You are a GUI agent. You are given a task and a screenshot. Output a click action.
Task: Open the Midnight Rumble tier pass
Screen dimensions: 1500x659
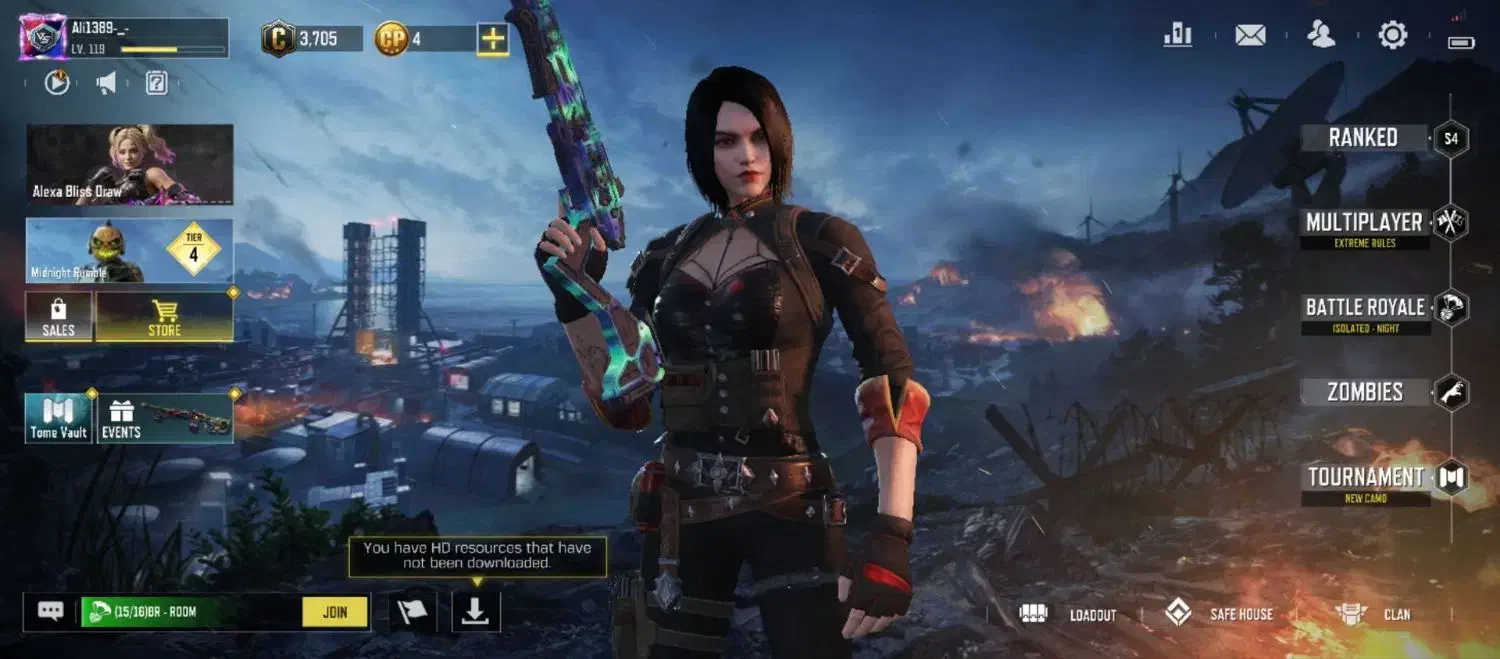tap(130, 250)
